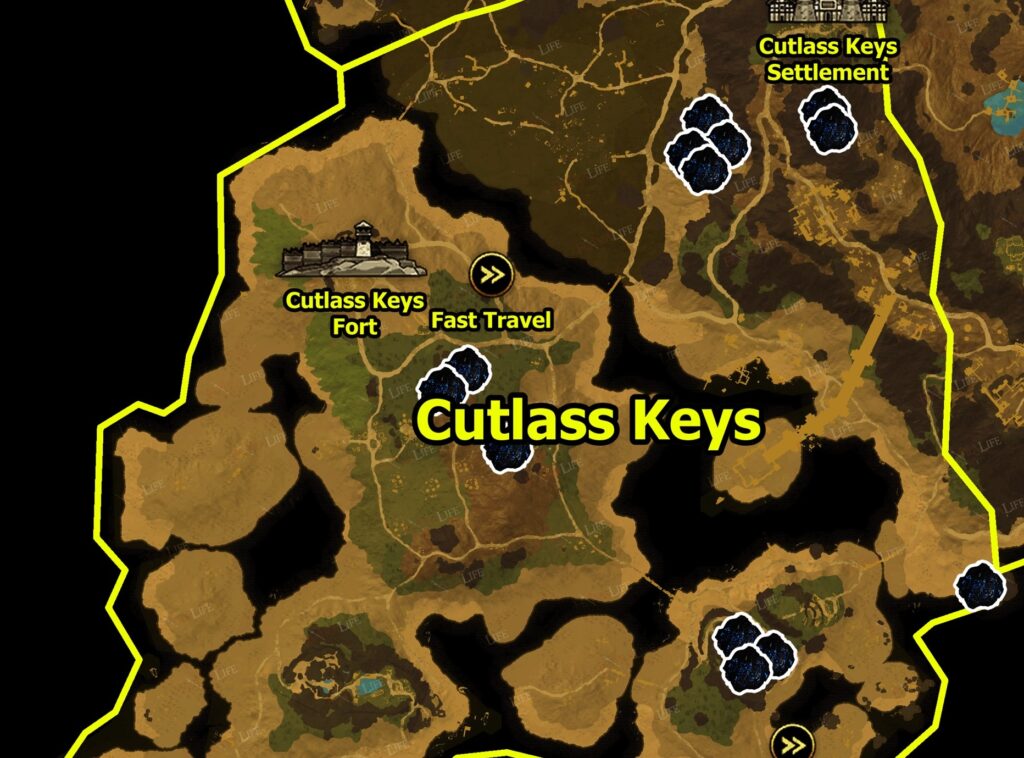
Task: Click the Fast Travel icon near the fort
Action: pyautogui.click(x=491, y=272)
